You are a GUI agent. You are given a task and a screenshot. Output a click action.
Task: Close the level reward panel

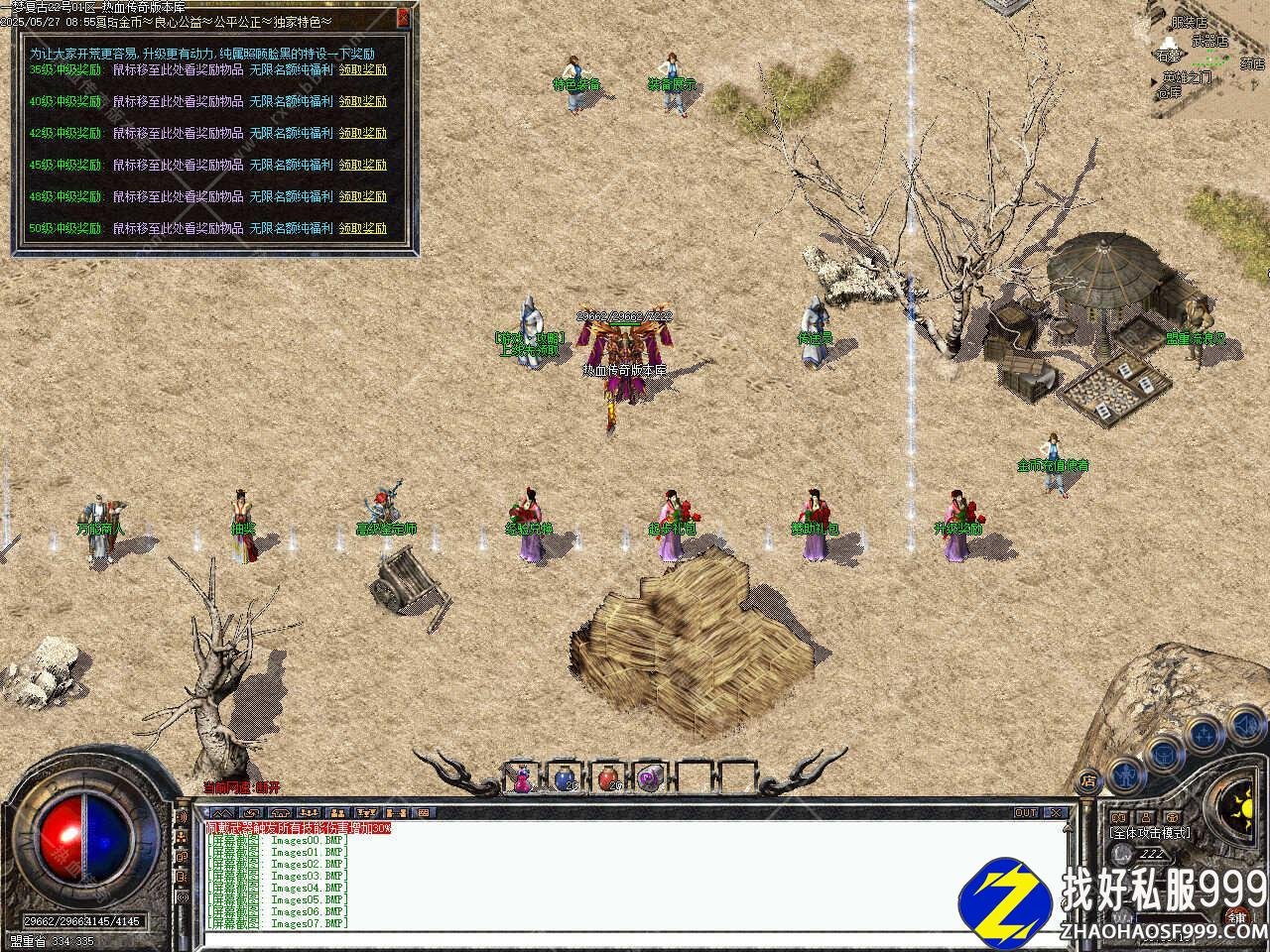[403, 17]
